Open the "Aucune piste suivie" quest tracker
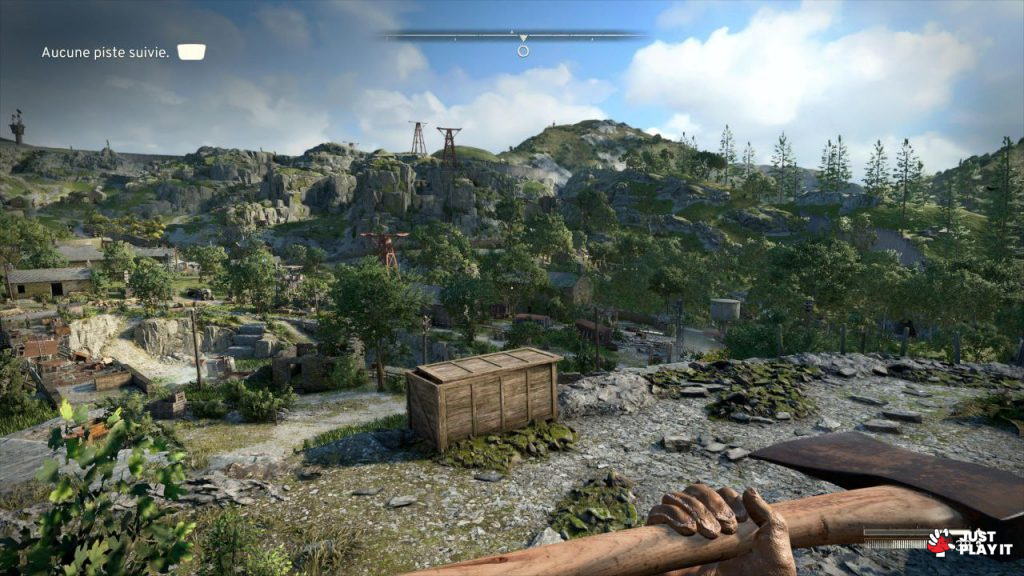 [105, 52]
